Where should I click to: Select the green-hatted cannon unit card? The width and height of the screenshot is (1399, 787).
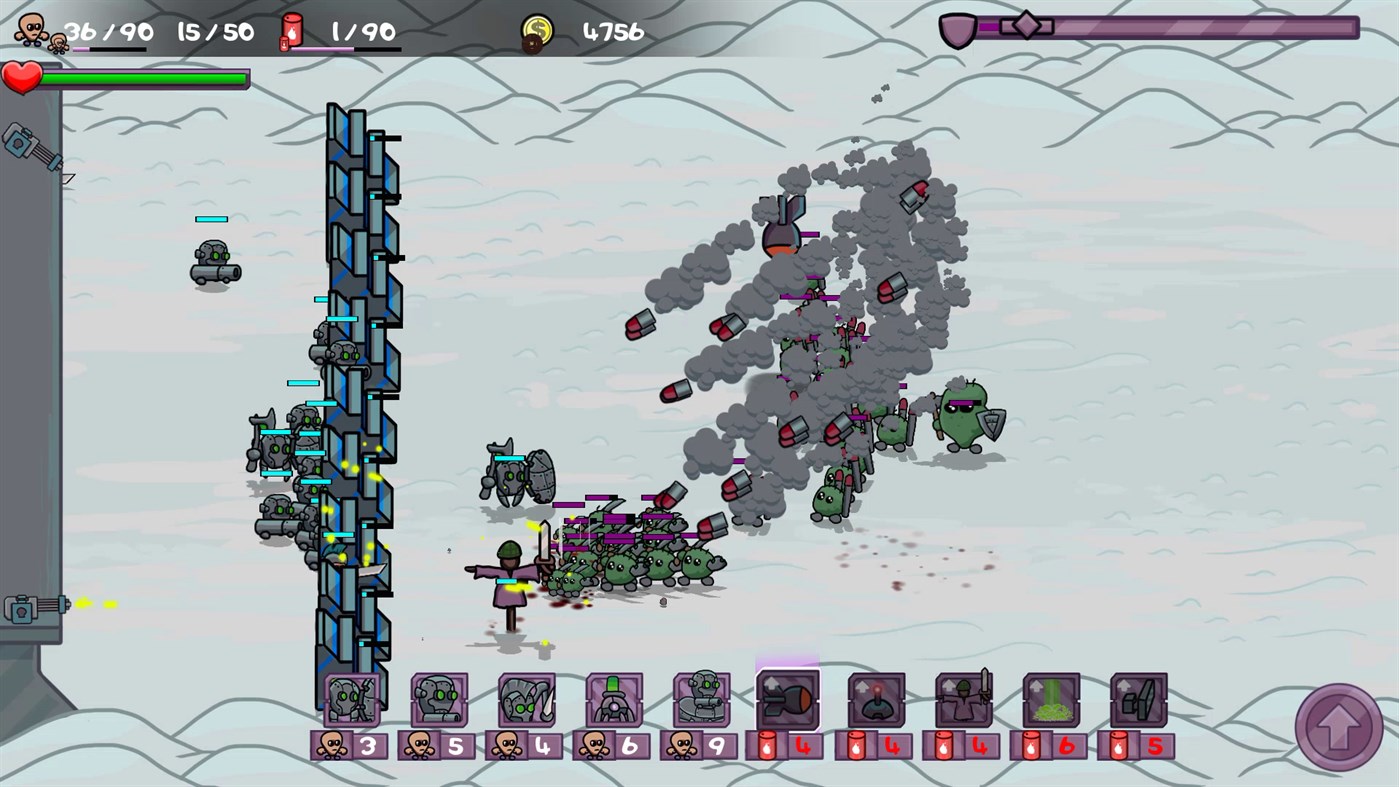614,698
